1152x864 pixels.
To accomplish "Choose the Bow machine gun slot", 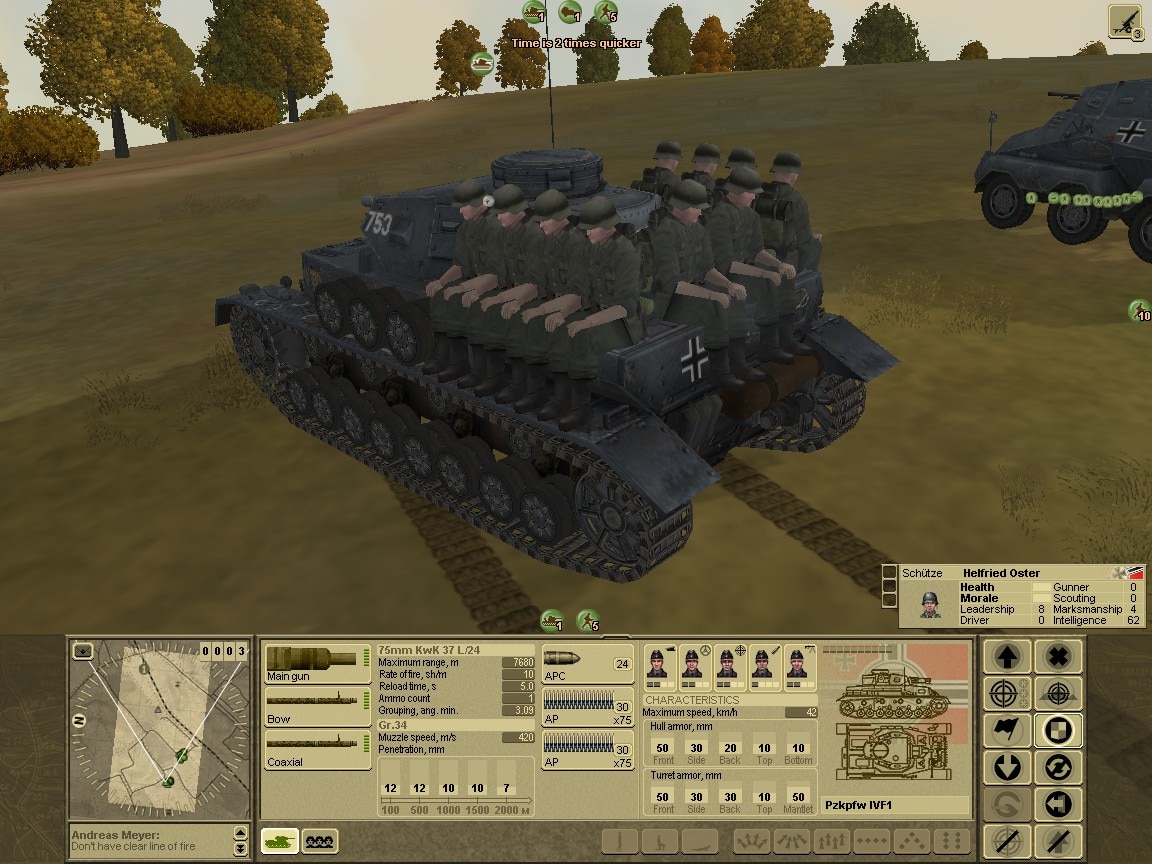I will (x=316, y=706).
